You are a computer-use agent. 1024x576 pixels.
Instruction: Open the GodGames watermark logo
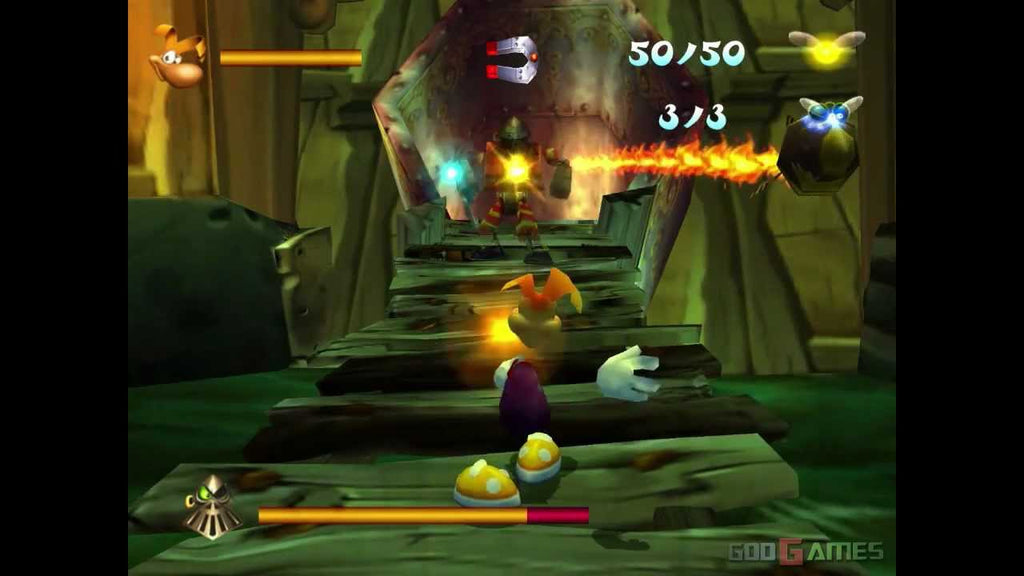pos(805,551)
